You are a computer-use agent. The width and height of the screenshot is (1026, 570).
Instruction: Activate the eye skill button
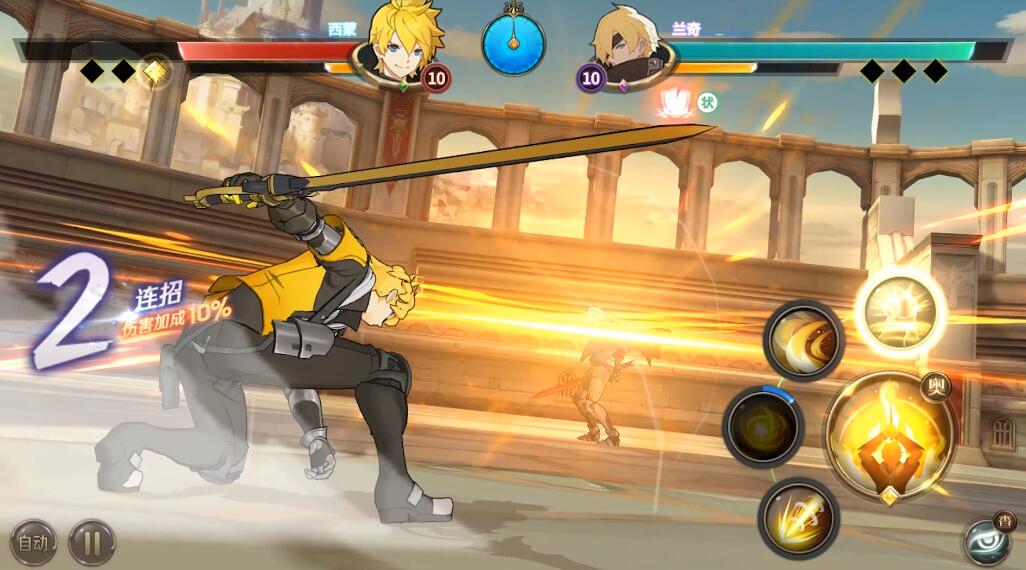click(x=988, y=541)
